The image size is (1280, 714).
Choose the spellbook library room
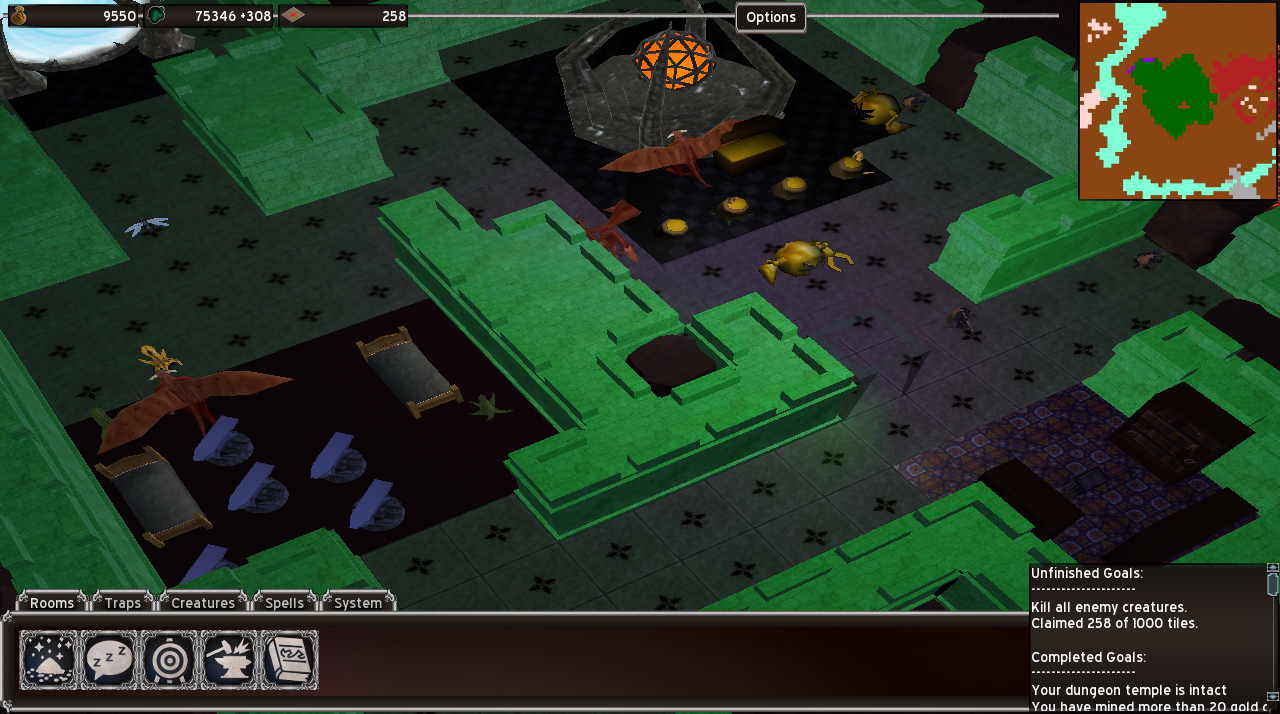tap(289, 660)
